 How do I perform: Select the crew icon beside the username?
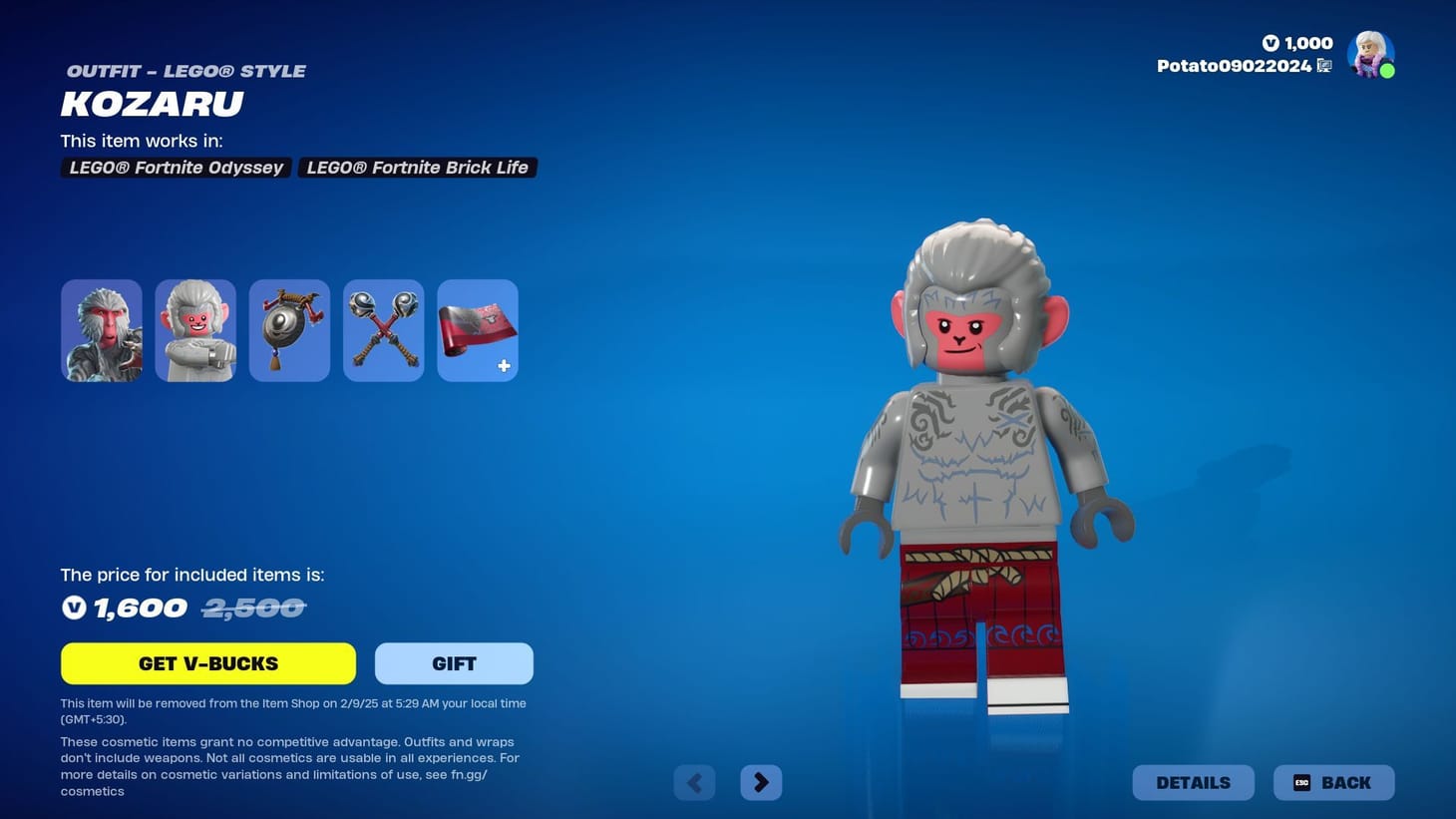point(1324,65)
